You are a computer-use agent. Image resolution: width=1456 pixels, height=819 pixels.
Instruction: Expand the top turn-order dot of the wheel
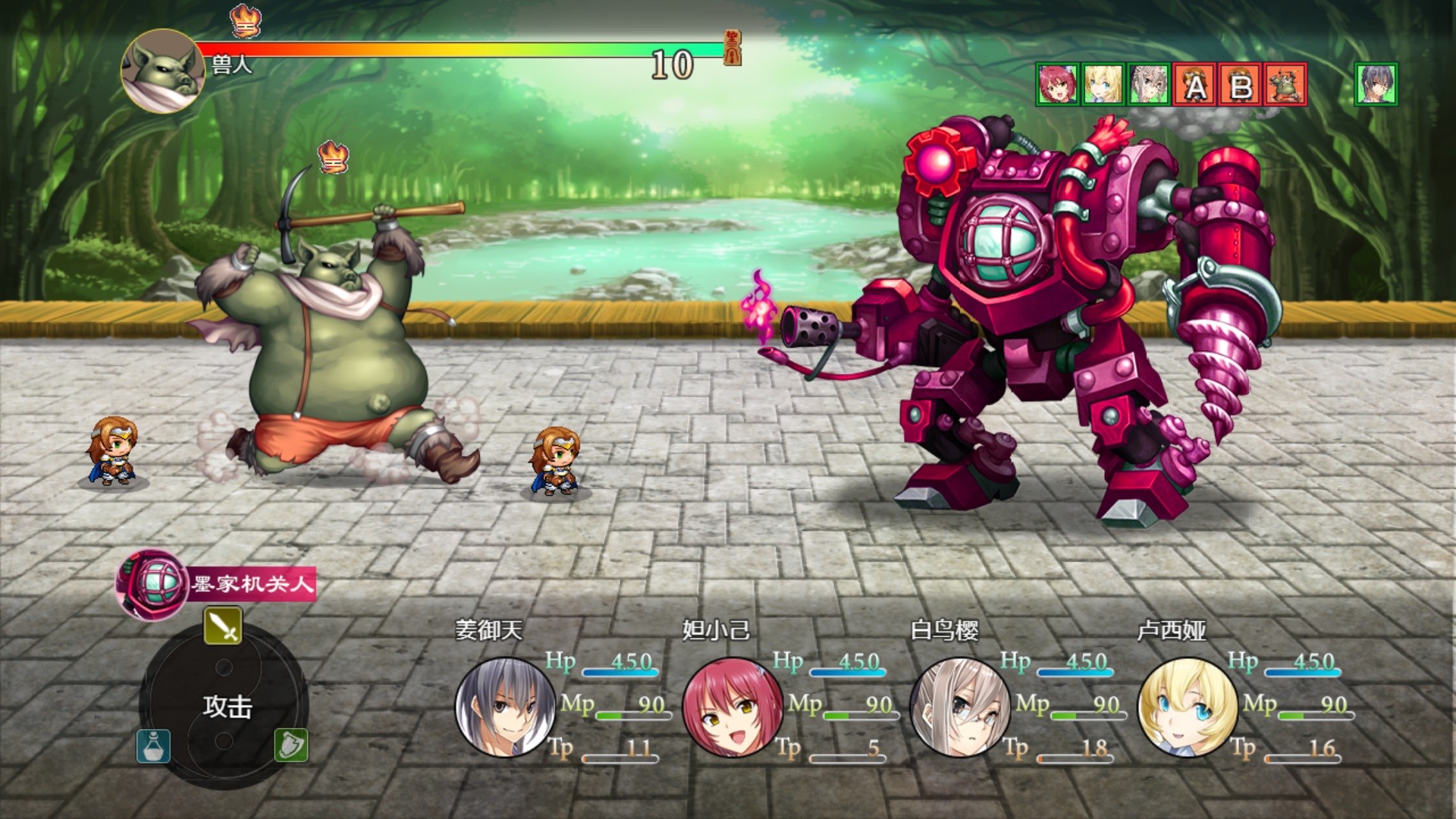tap(223, 667)
